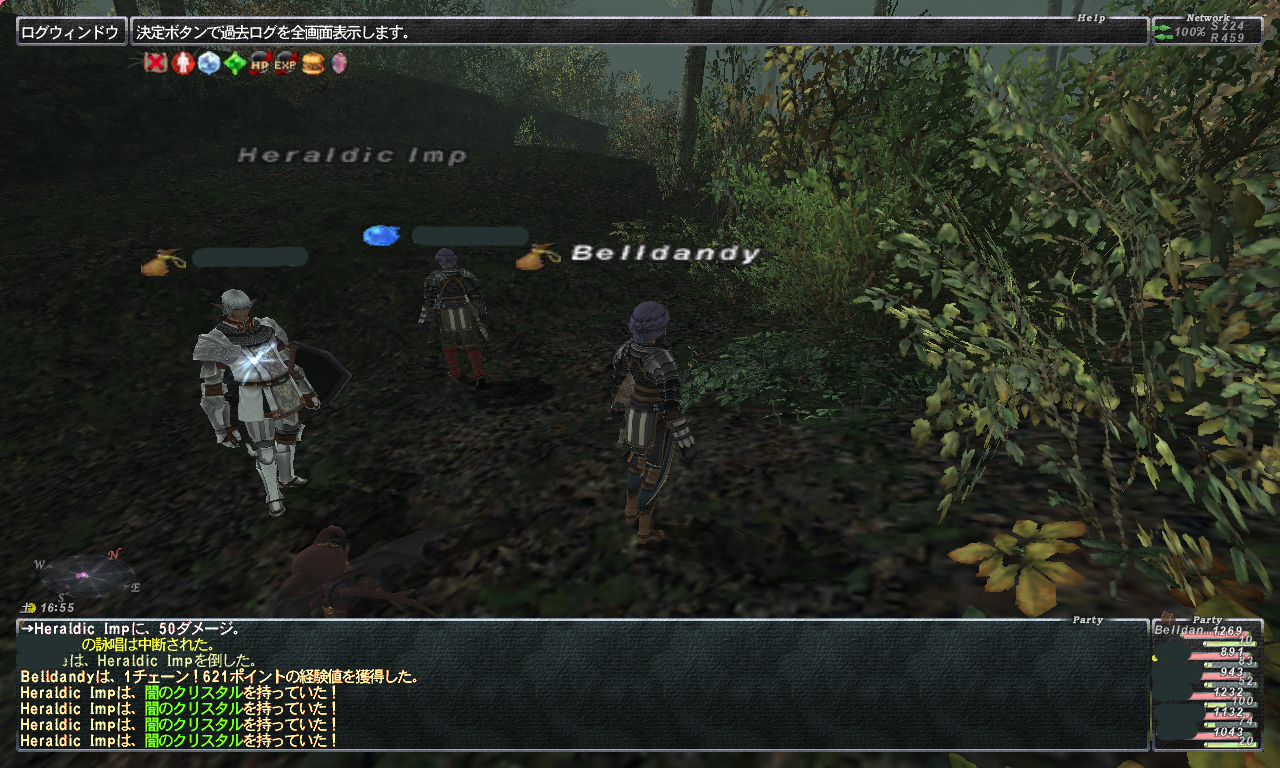1280x768 pixels.
Task: Click the burger food status icon
Action: point(313,64)
